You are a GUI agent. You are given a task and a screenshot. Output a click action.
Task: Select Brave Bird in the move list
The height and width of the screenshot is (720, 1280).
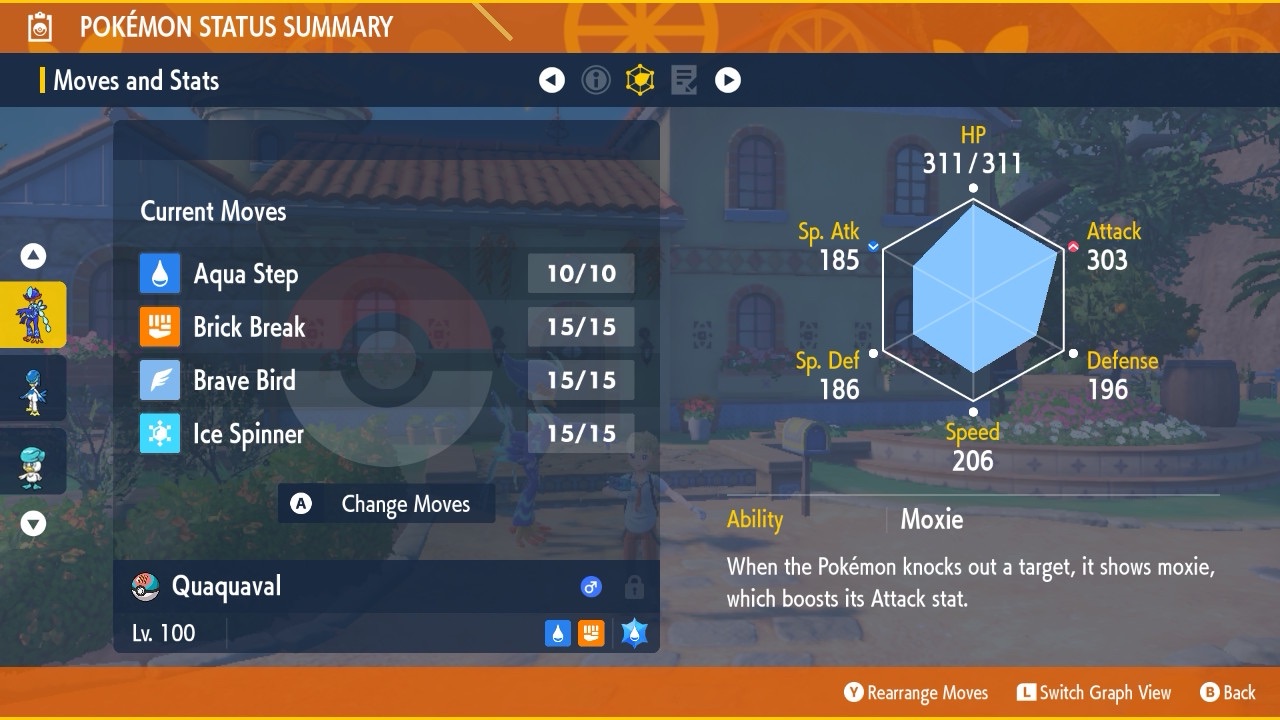click(386, 380)
